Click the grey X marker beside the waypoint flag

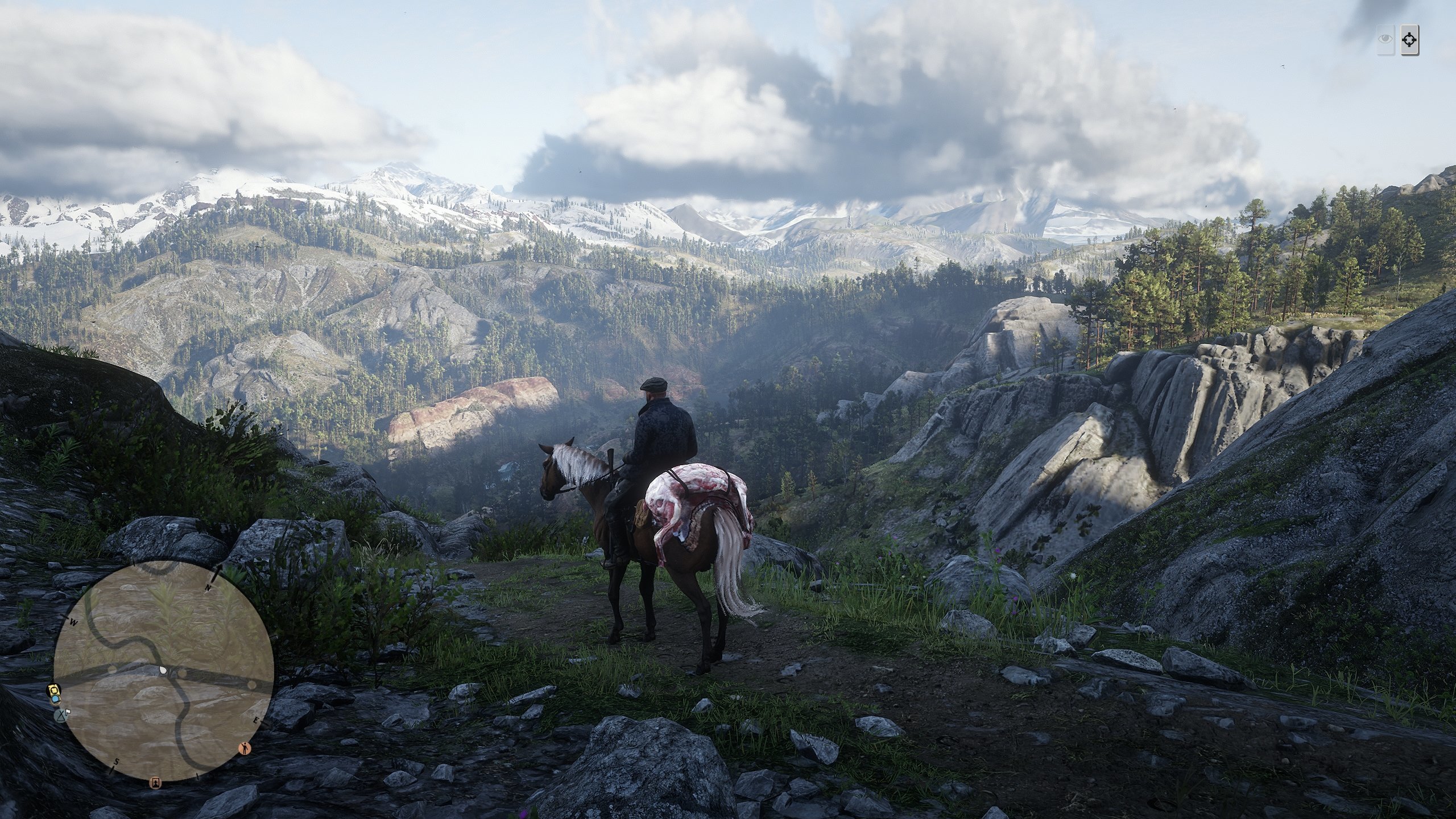[x=61, y=715]
